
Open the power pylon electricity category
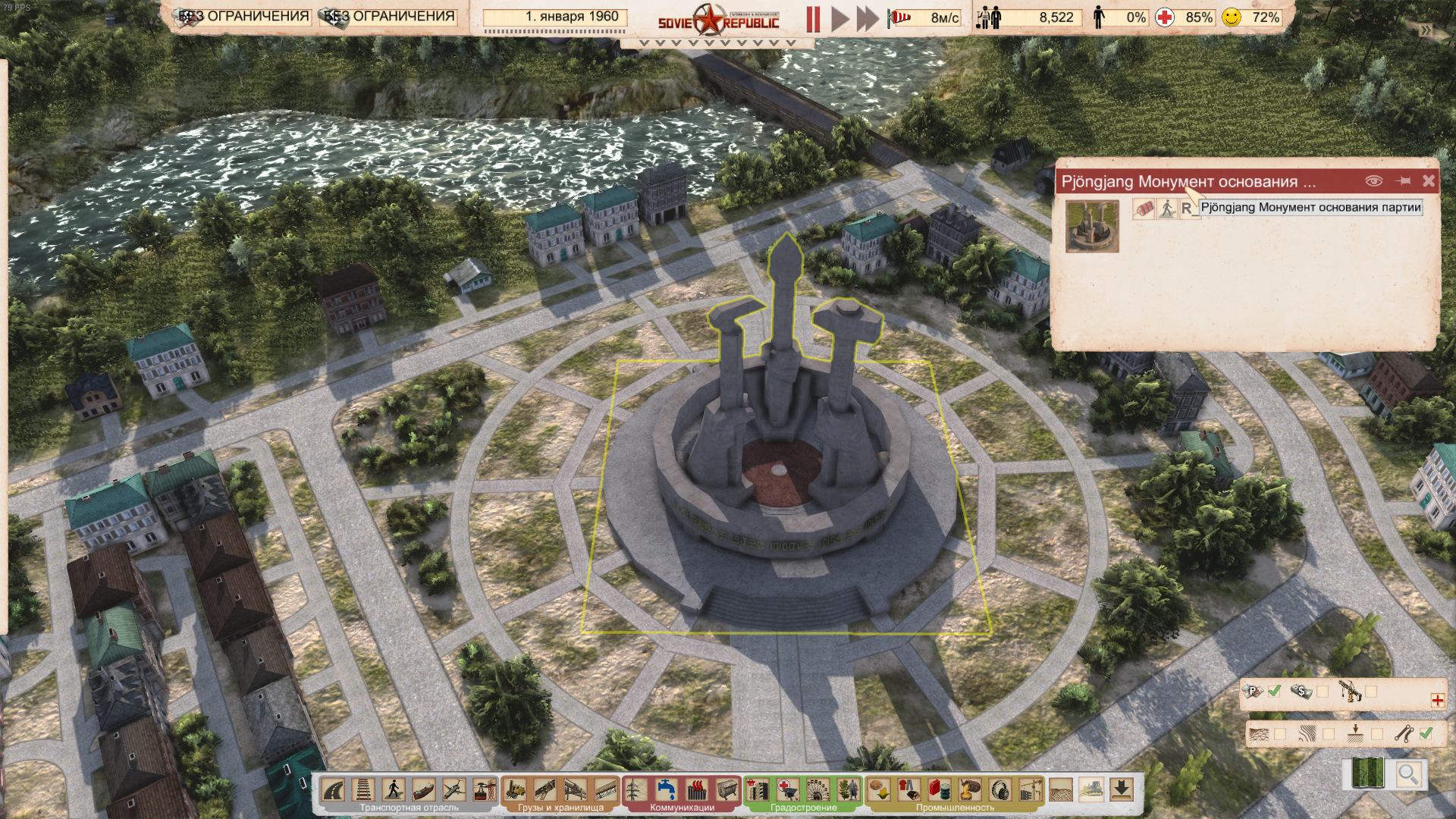(x=636, y=790)
